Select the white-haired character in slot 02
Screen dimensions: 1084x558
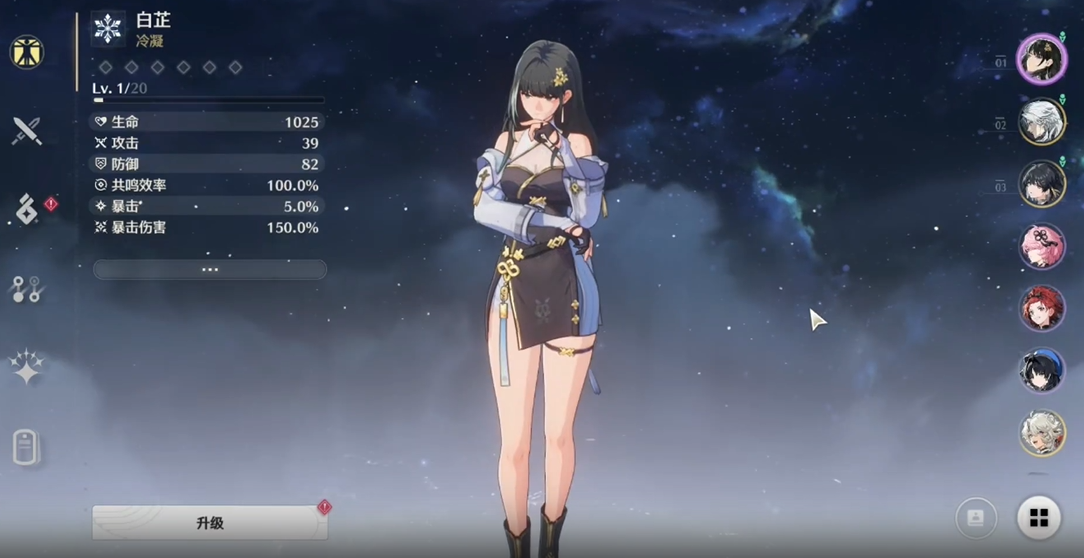(x=1041, y=122)
